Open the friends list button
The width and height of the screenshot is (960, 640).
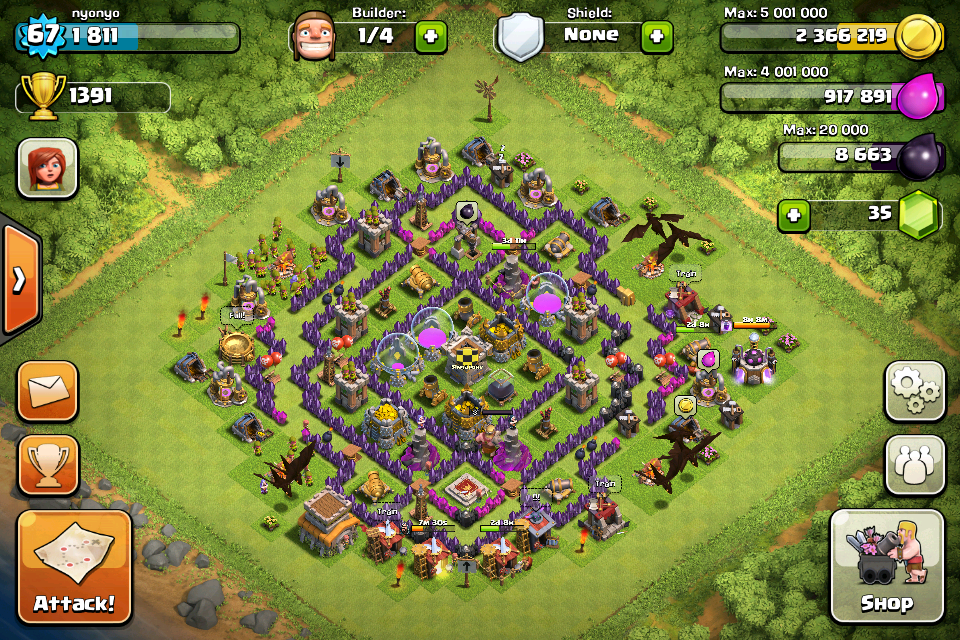(914, 464)
